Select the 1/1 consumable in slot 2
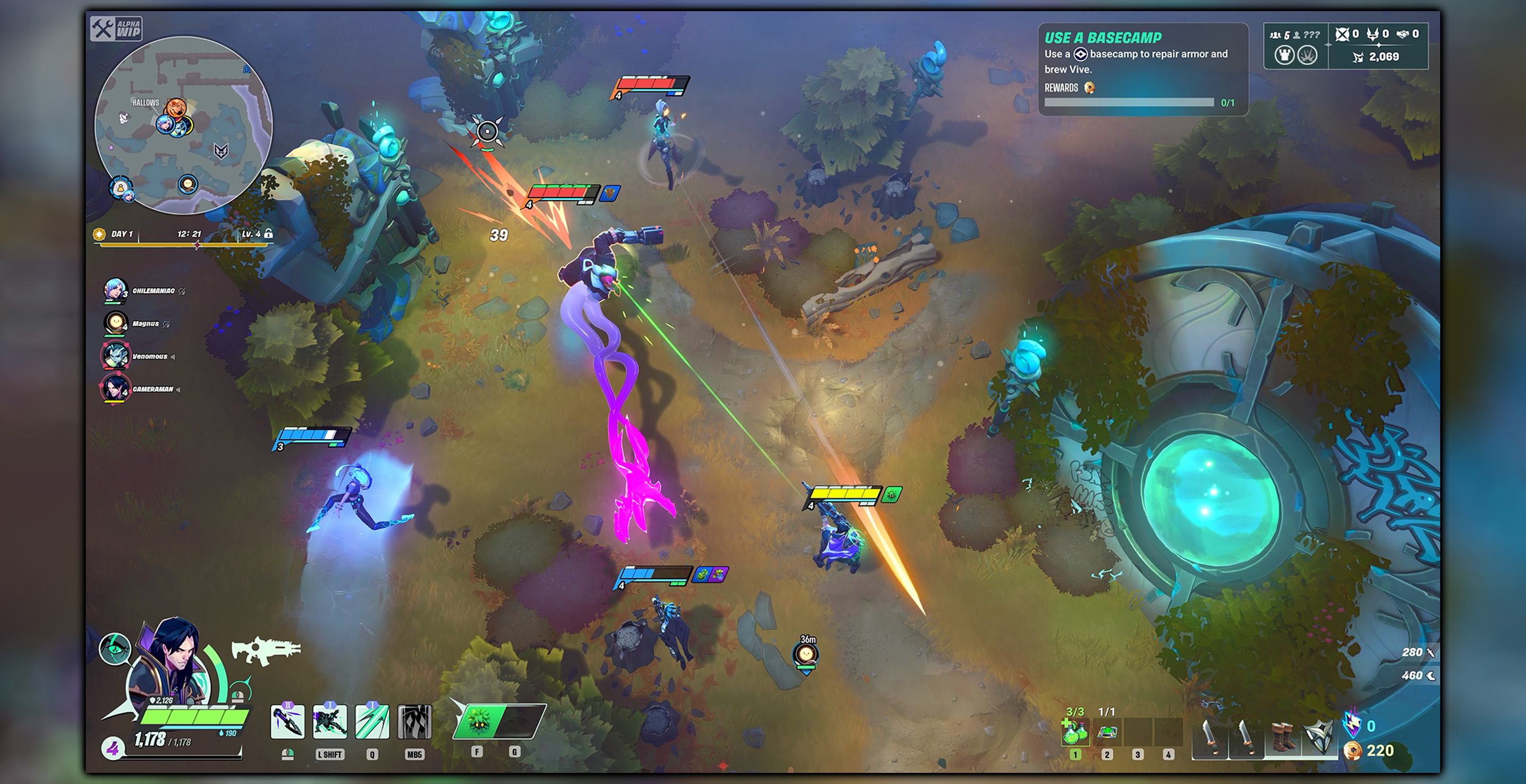Screen dimensions: 1526x784 1106,733
